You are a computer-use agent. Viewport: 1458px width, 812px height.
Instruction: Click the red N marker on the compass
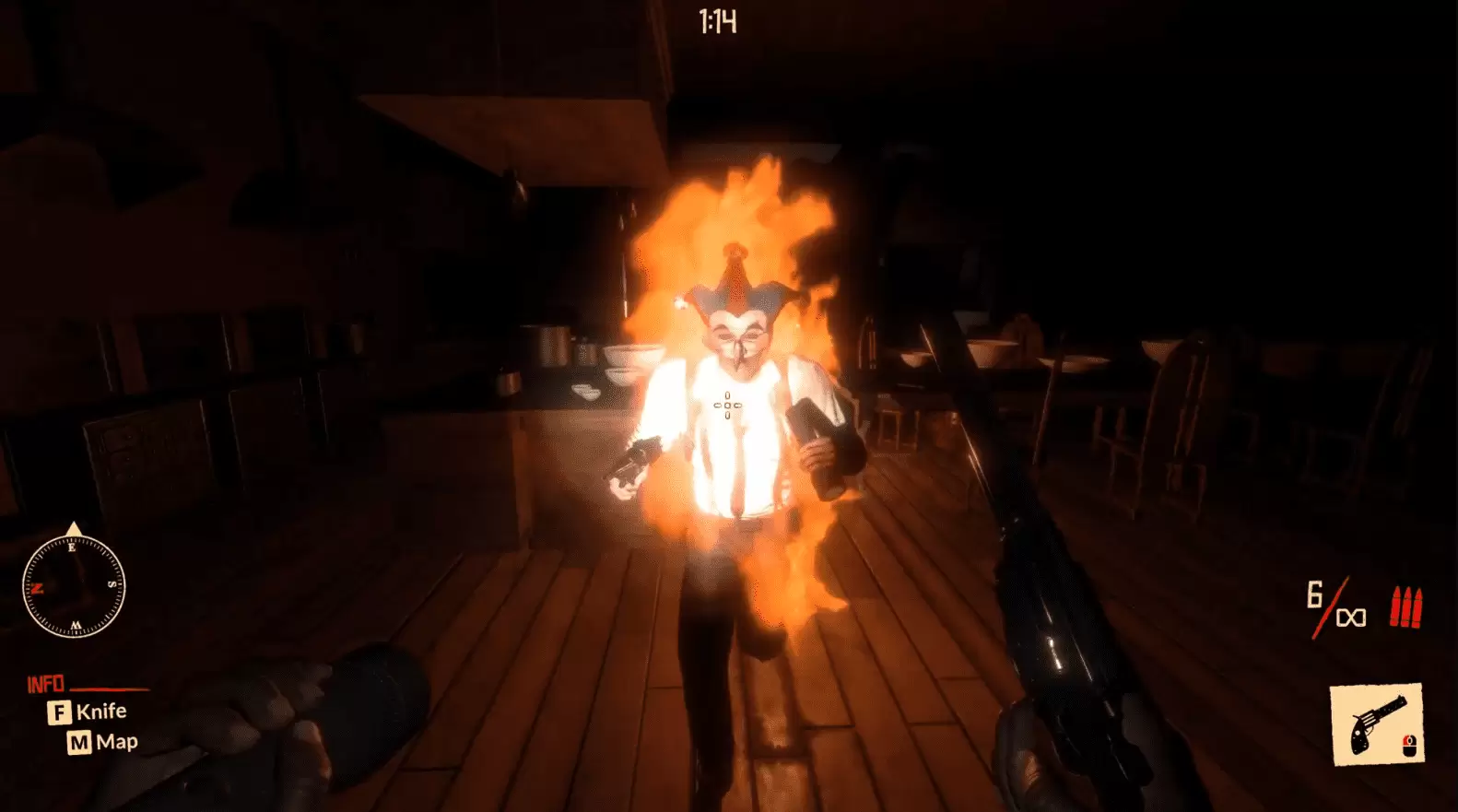(37, 588)
